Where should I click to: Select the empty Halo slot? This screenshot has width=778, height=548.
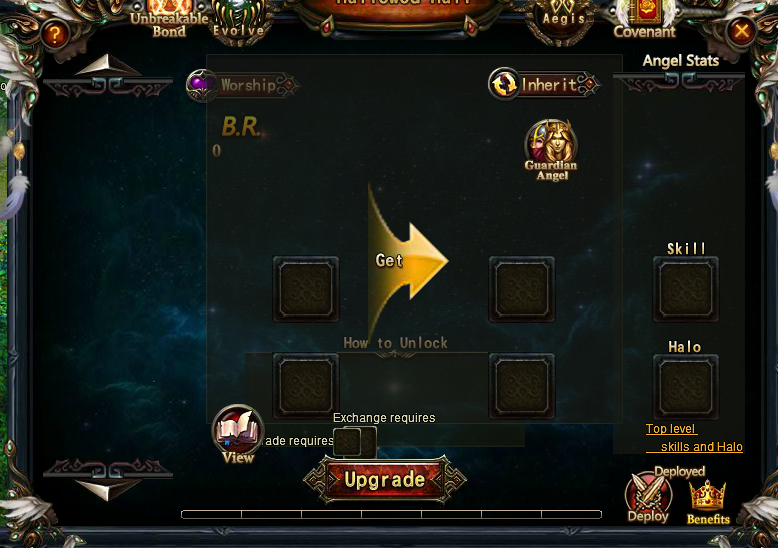coord(685,387)
